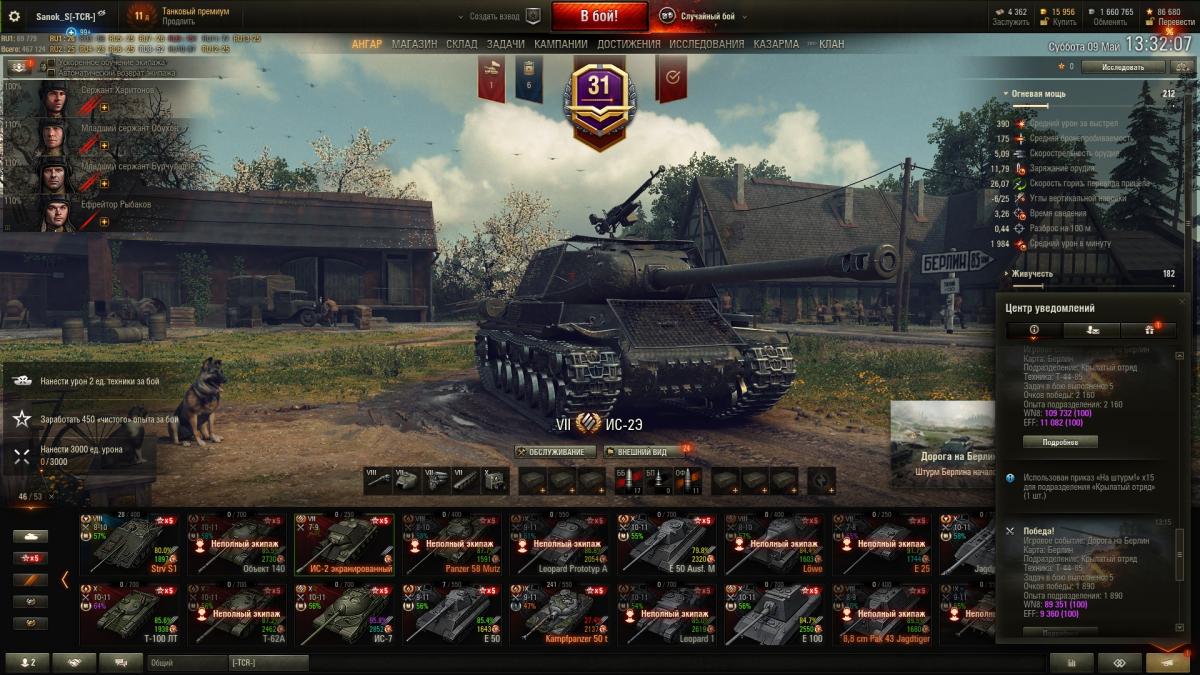
Task: Open ВНЕШНИЙ ВИД tank customization
Action: [x=642, y=452]
